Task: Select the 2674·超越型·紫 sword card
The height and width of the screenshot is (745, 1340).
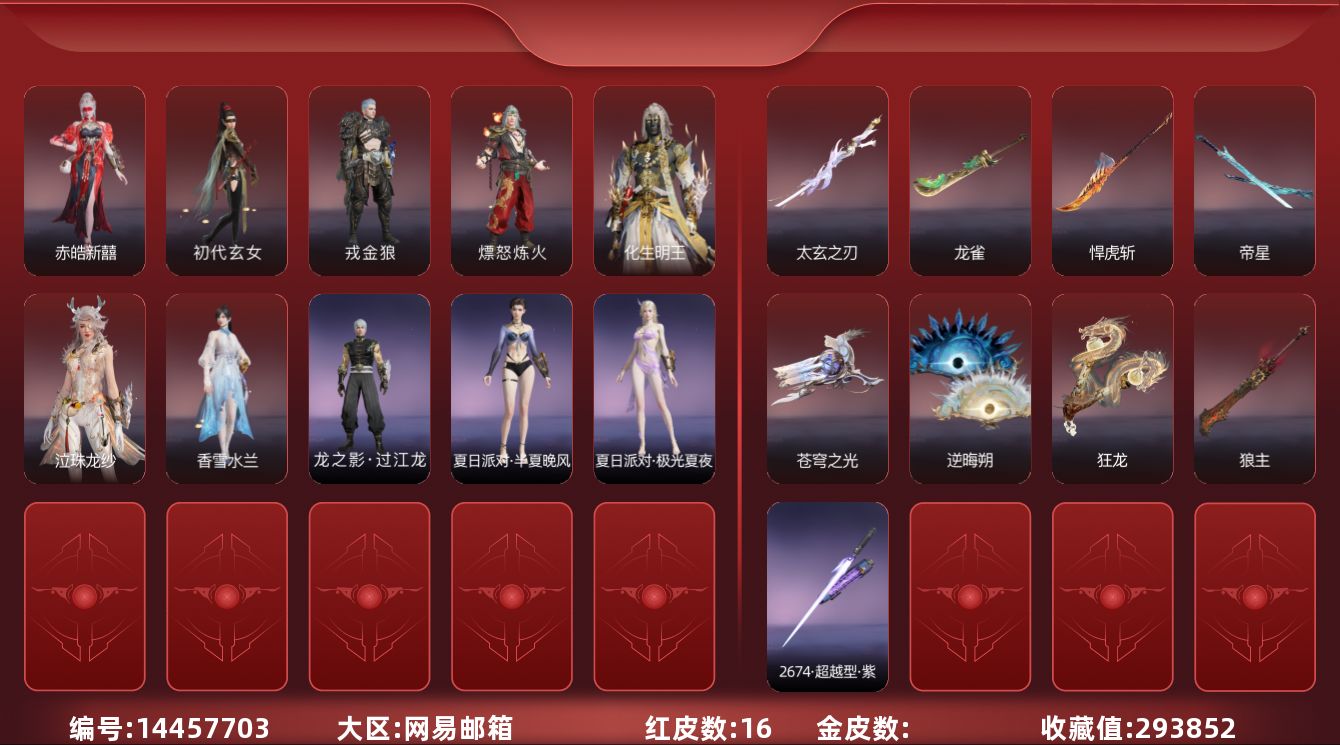Action: point(828,596)
